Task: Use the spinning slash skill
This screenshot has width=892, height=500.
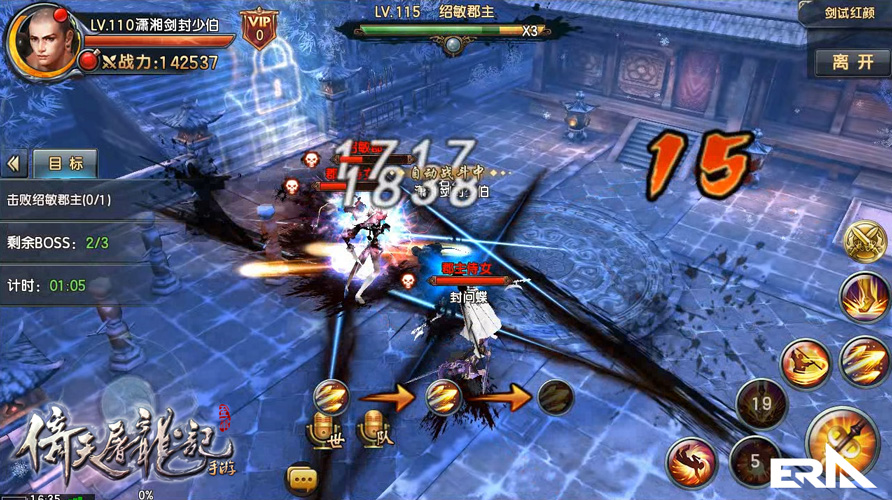Action: tap(804, 361)
